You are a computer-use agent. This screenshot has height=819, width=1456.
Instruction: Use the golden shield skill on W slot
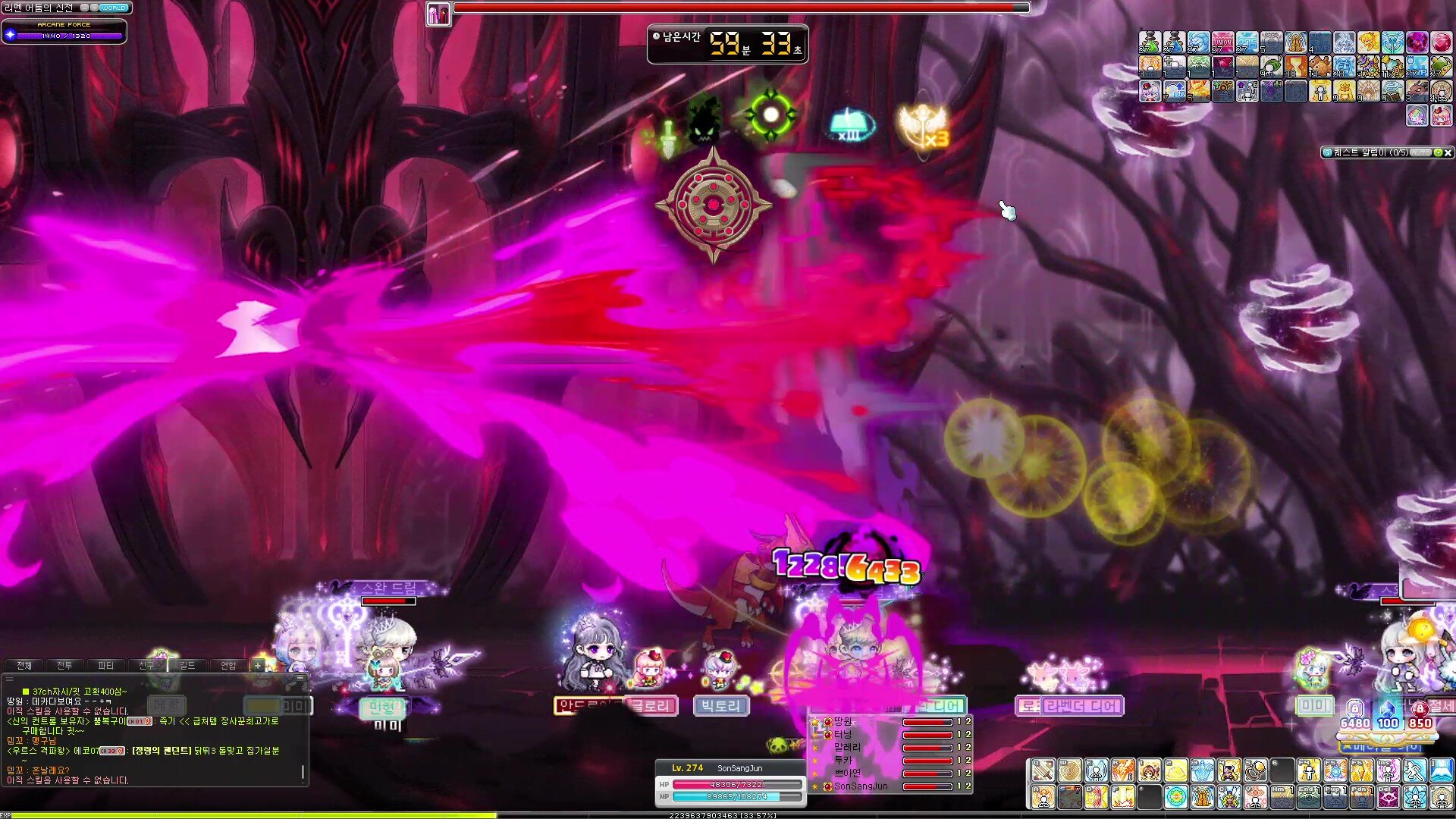click(1069, 771)
